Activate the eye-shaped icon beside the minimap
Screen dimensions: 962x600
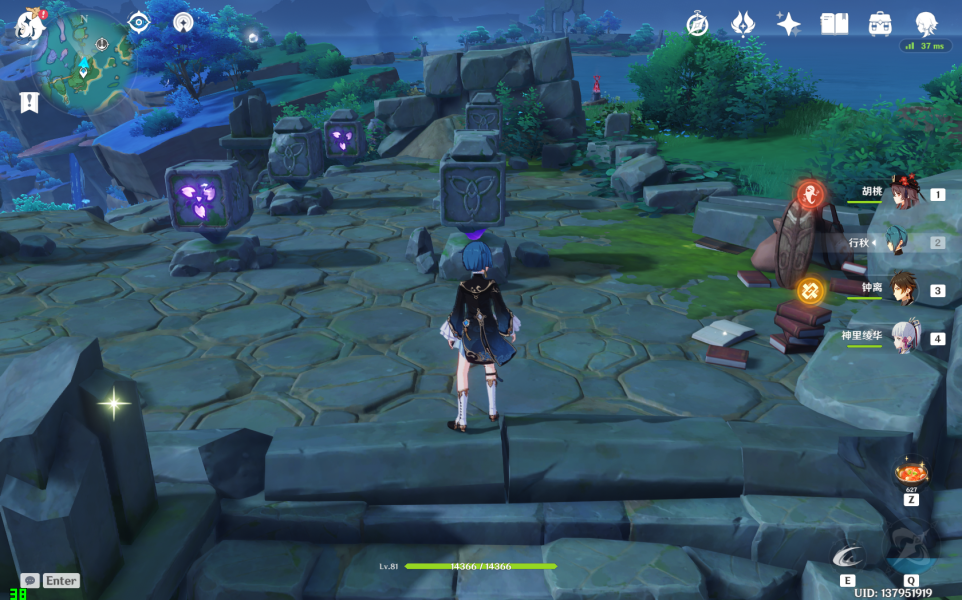pyautogui.click(x=138, y=23)
